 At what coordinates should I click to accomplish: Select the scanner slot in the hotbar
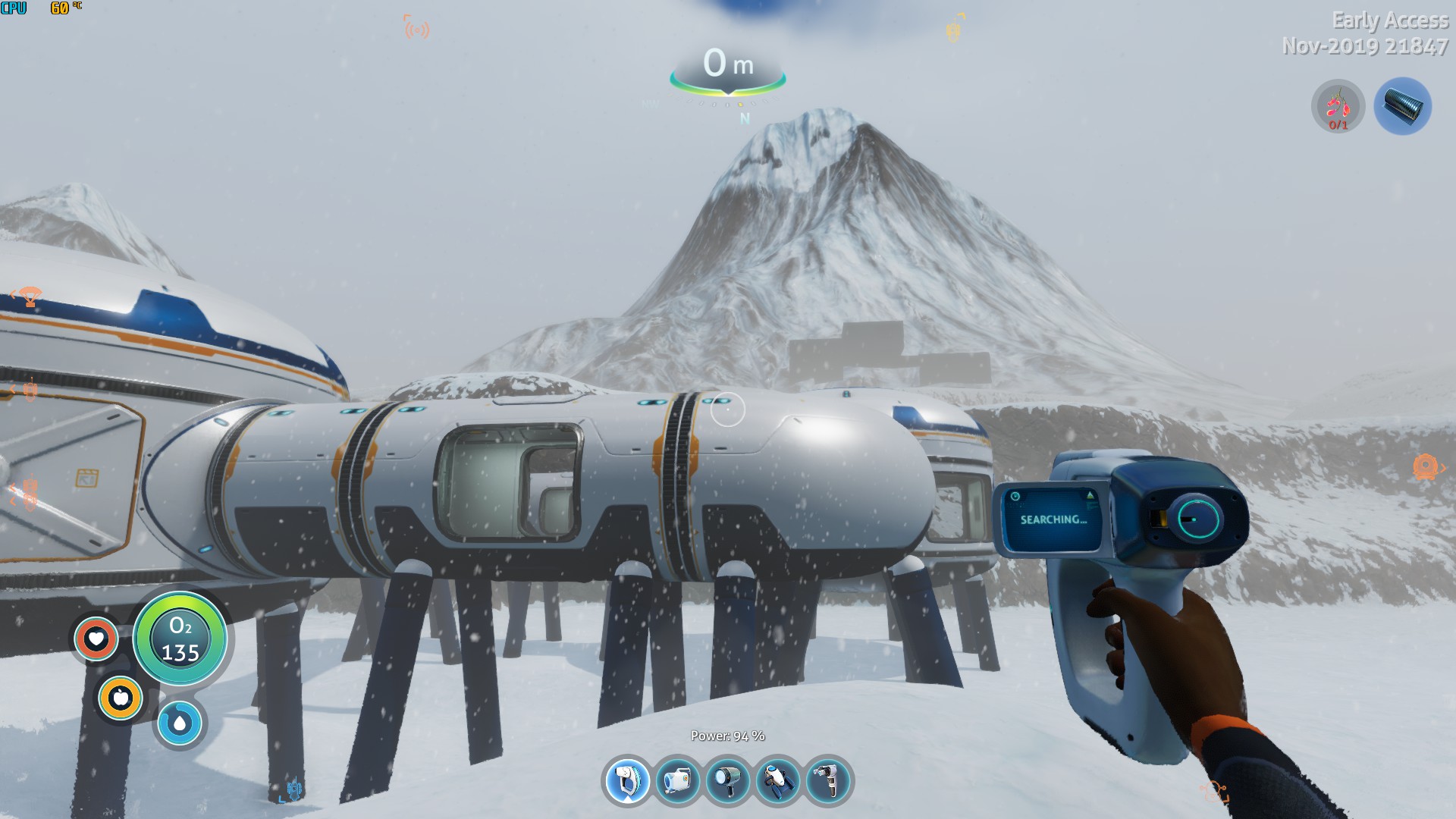tap(627, 781)
